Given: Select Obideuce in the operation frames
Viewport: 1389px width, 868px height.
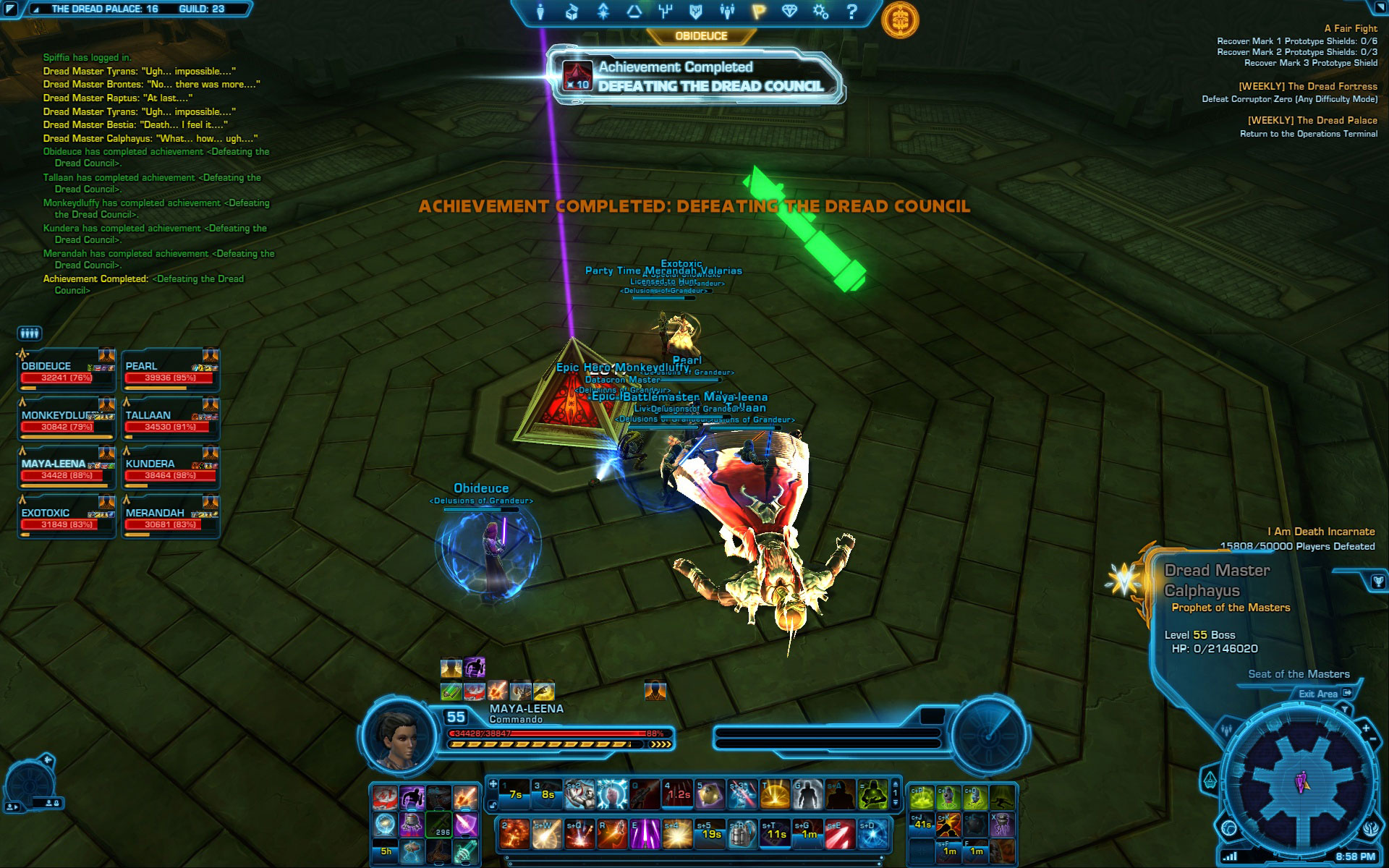Looking at the screenshot, I should [x=66, y=371].
